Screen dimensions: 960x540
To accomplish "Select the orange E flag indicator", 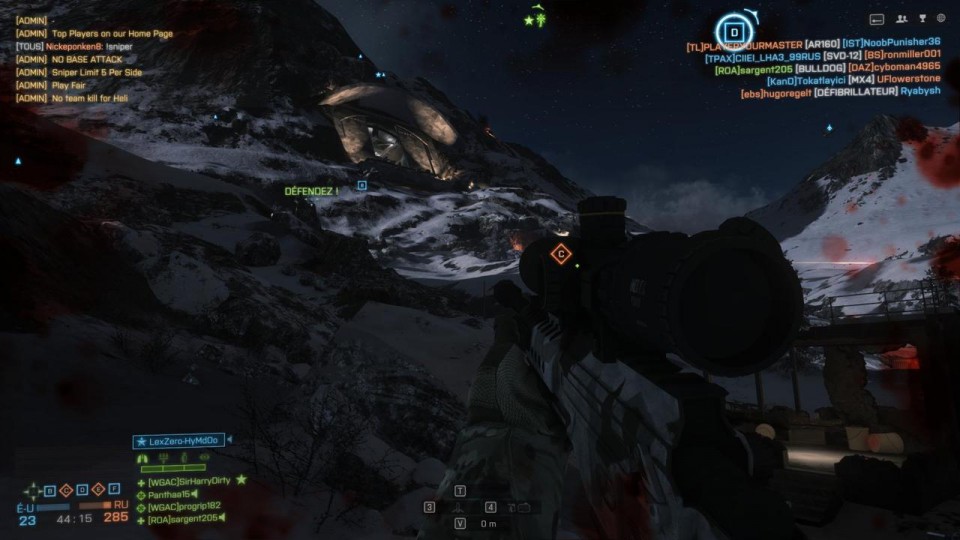I will pos(98,490).
